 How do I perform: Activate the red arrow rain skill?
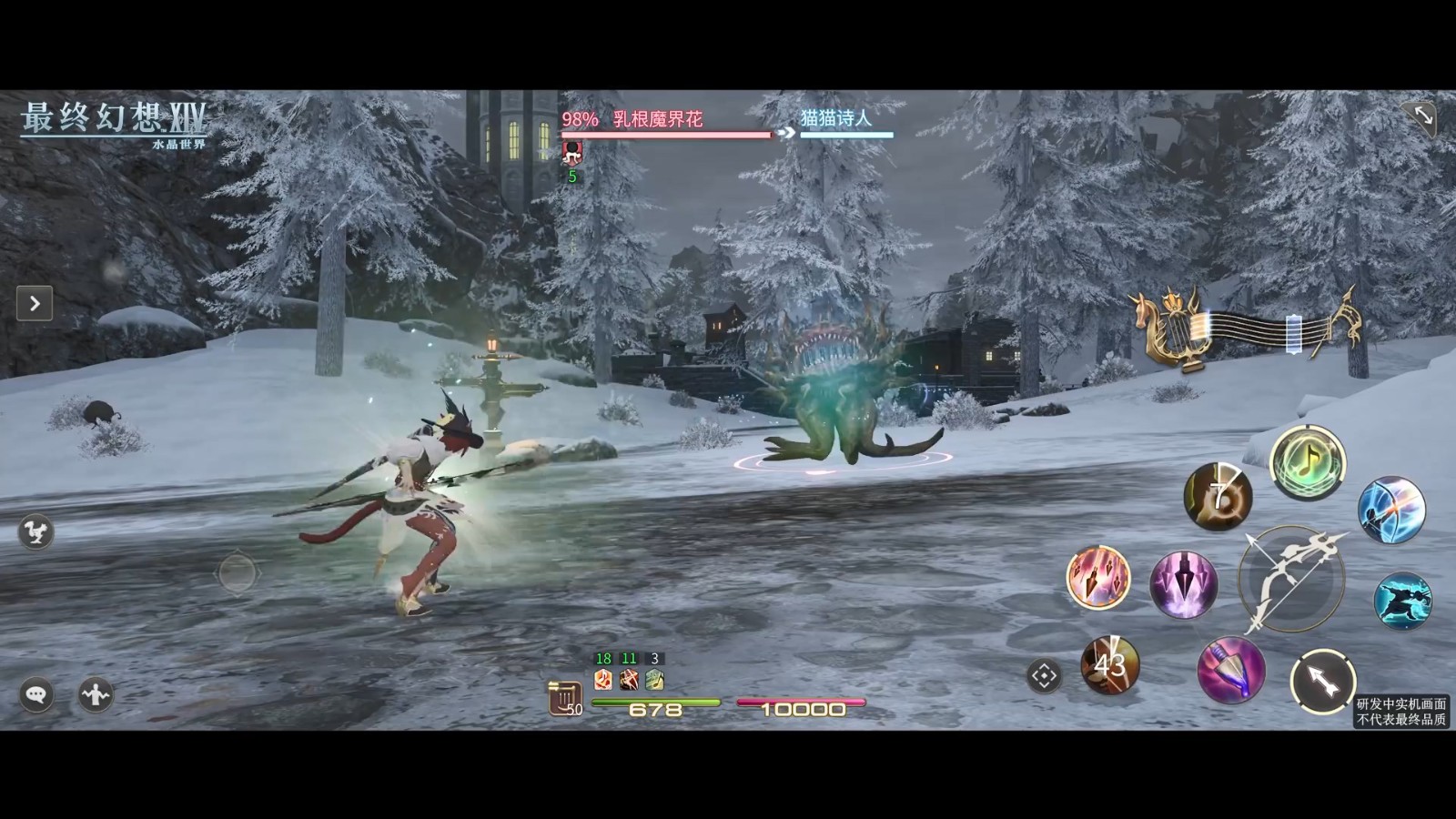[x=1098, y=577]
